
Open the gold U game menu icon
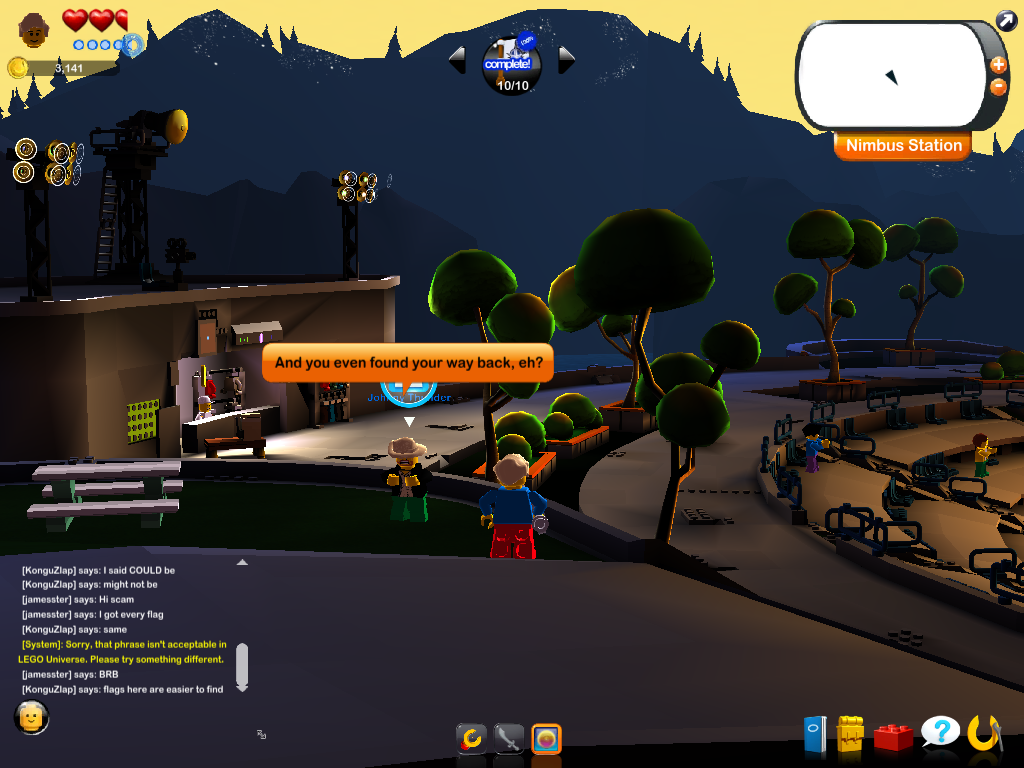point(984,733)
